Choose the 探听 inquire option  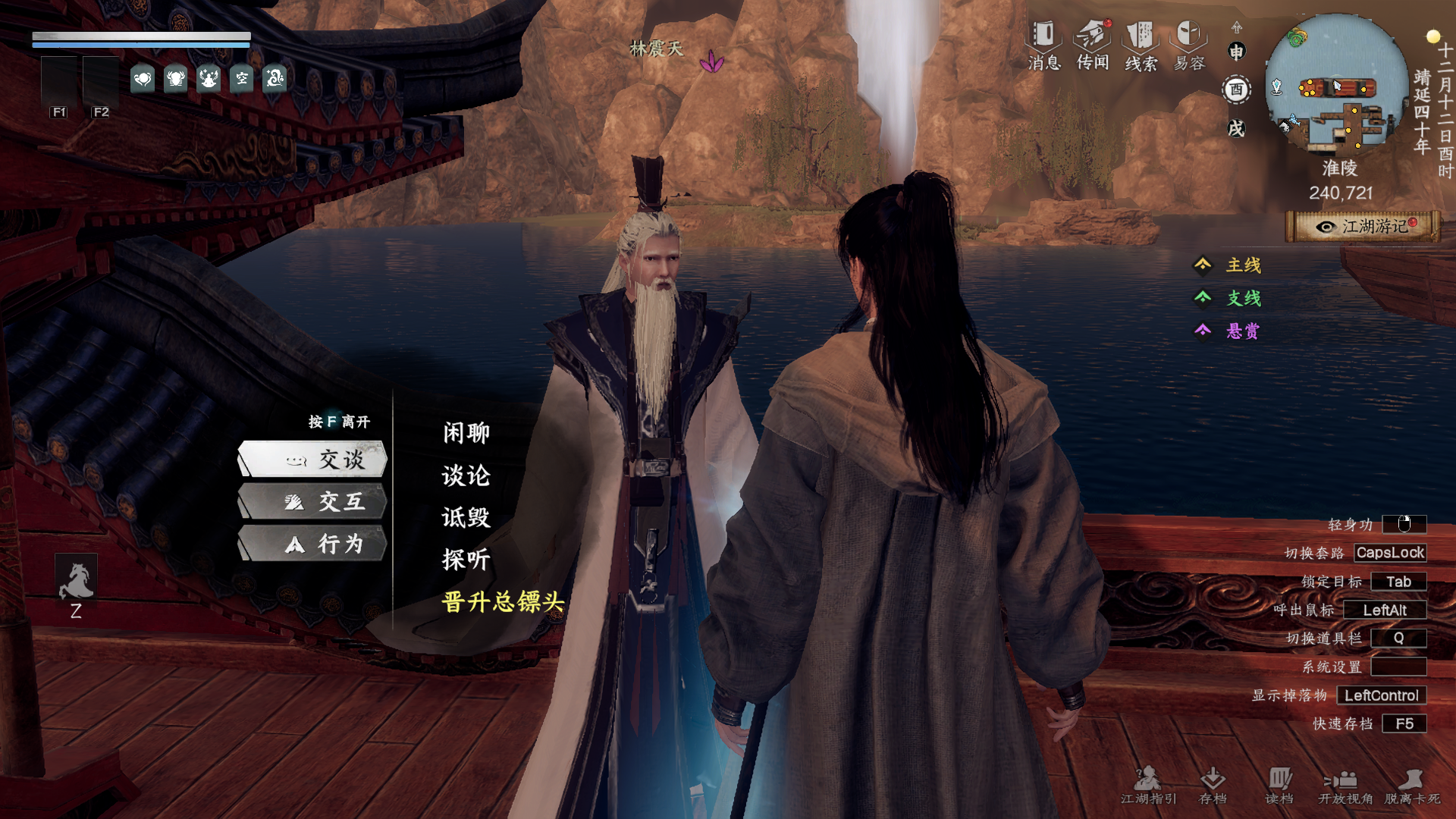pos(466,560)
